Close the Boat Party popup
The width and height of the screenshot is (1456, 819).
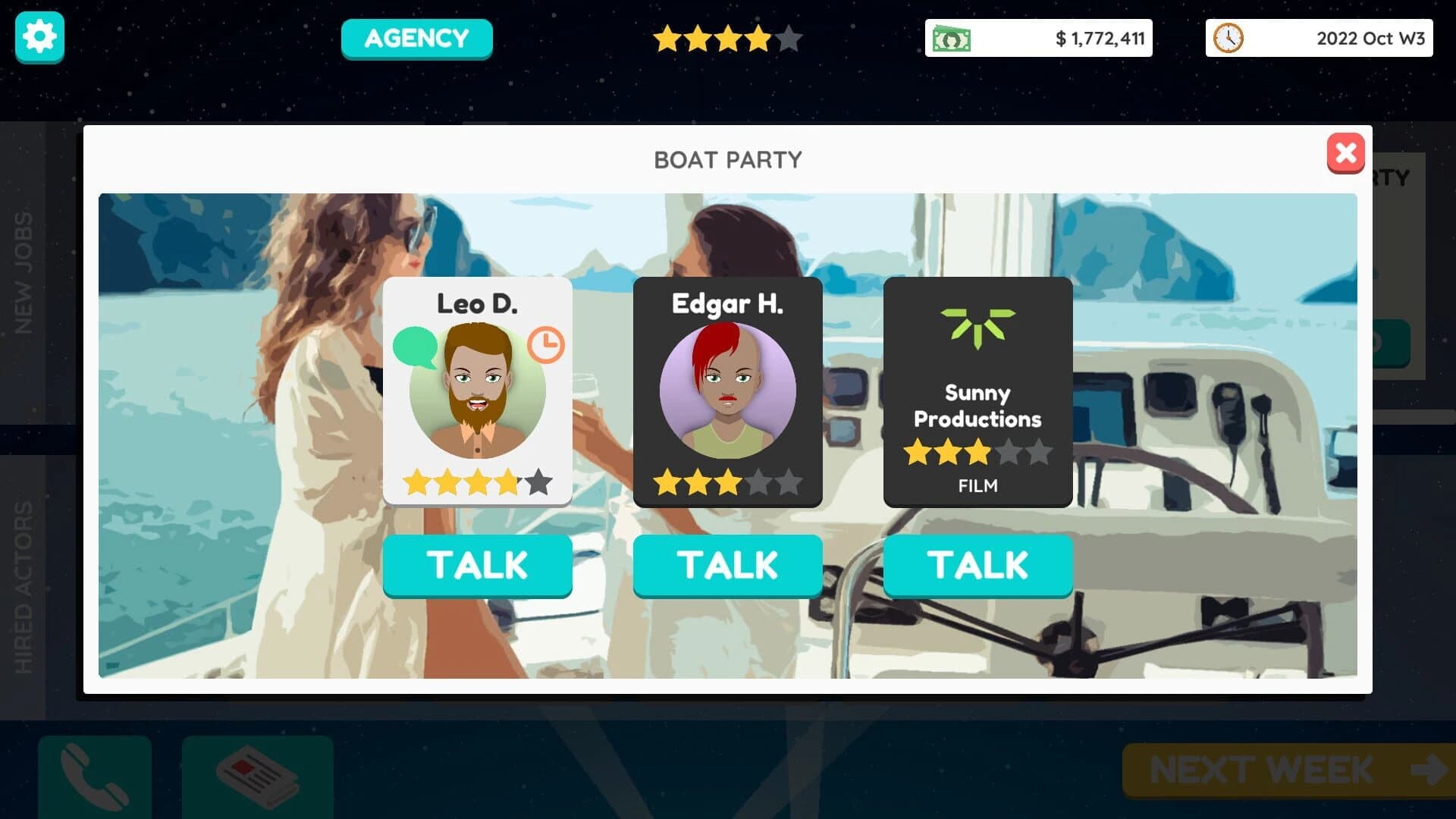[x=1346, y=153]
